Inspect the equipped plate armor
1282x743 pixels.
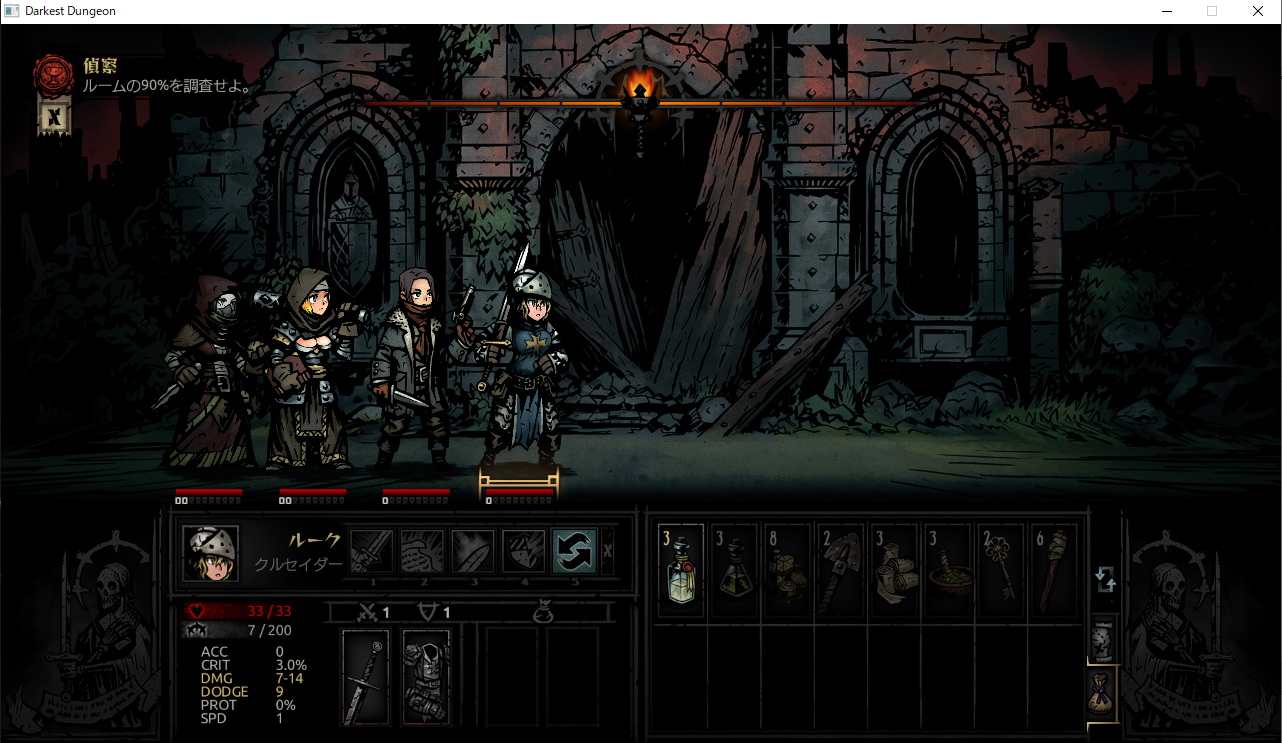[x=426, y=677]
